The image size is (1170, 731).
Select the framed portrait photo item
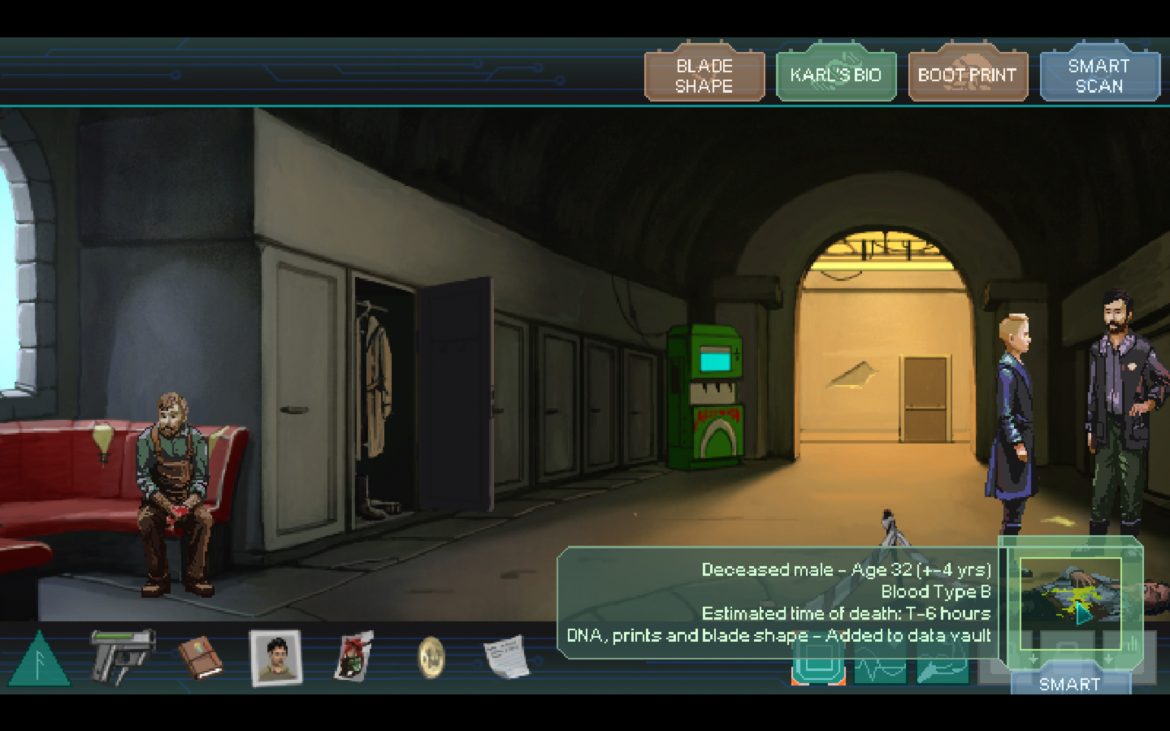[x=275, y=658]
